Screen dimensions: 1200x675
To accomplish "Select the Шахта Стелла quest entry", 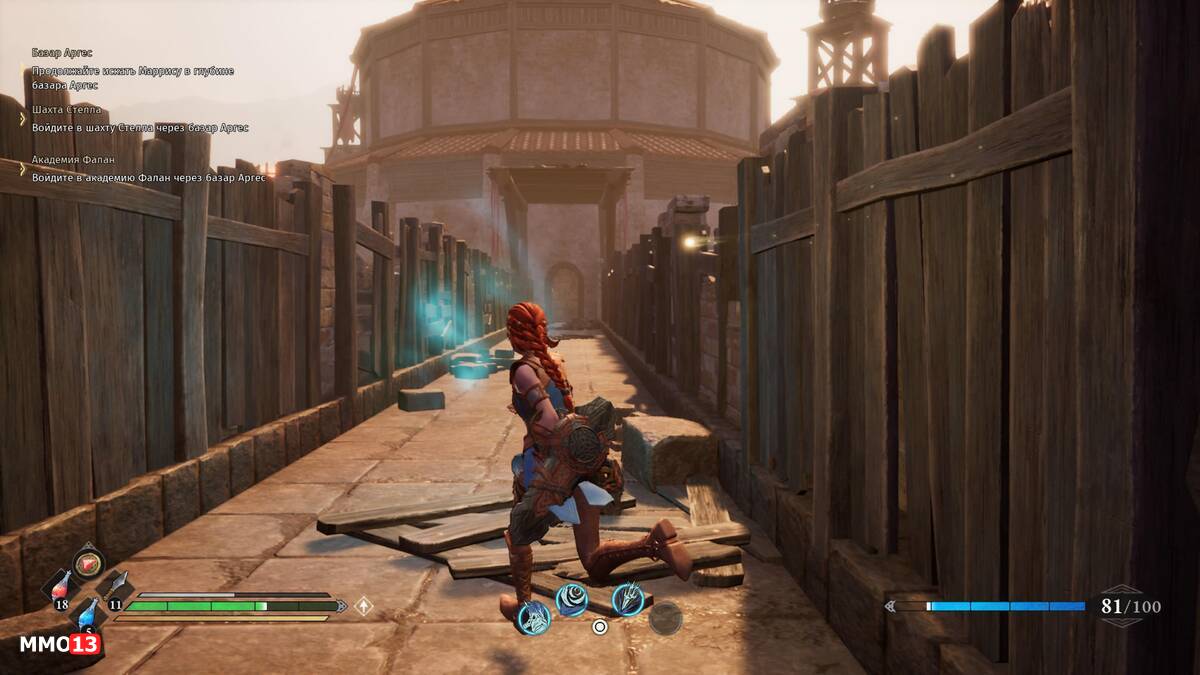I will (x=66, y=110).
